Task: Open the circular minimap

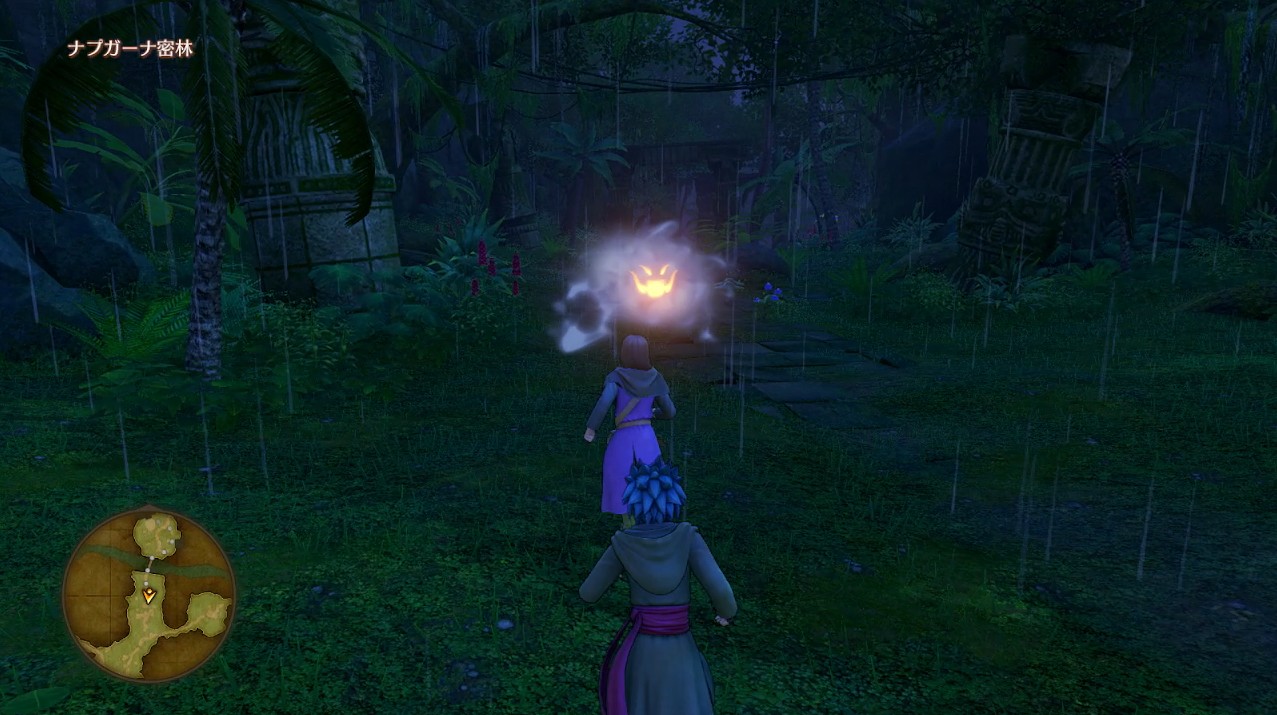Action: [x=148, y=595]
